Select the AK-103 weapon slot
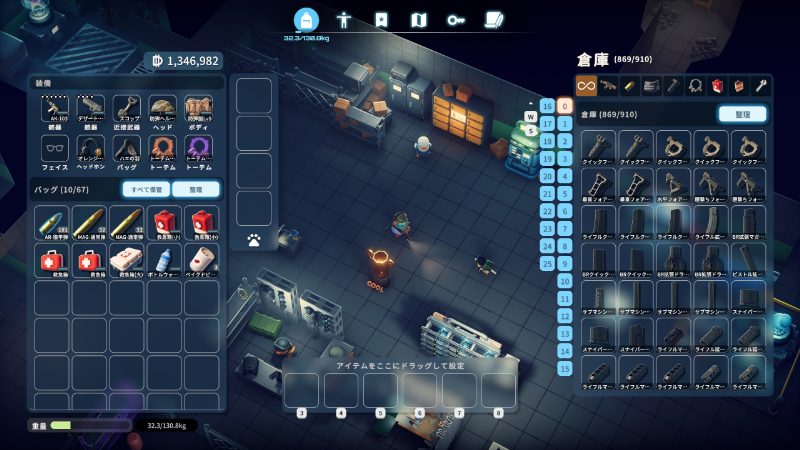This screenshot has width=800, height=450. coord(54,108)
